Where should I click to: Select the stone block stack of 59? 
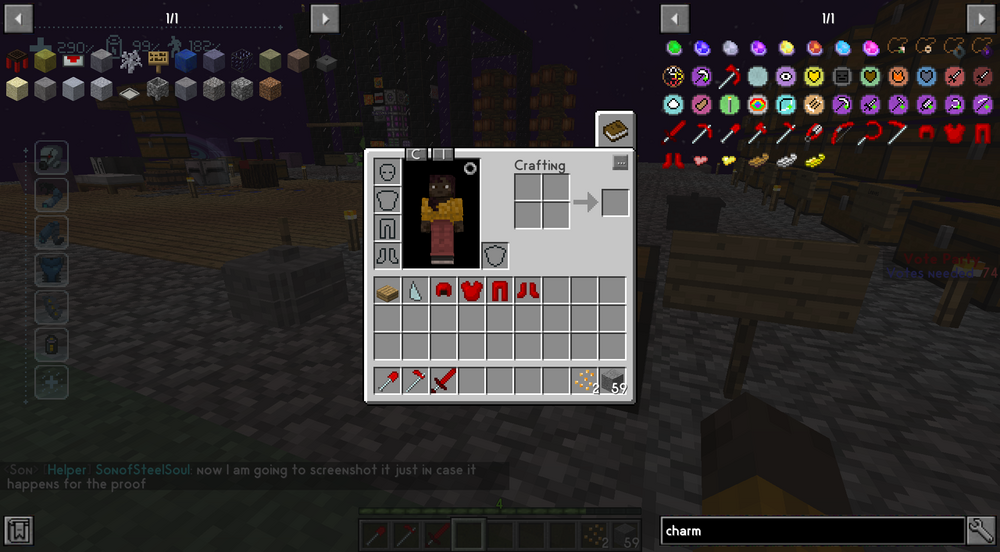point(612,381)
